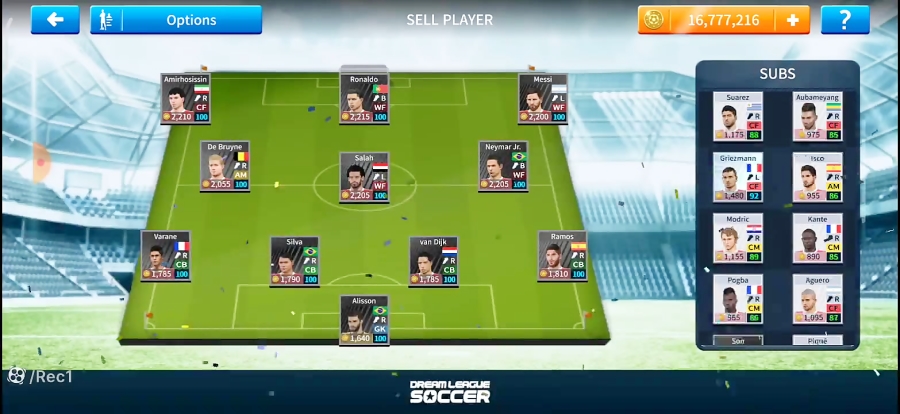Pick Griezmann in the subs panel
The image size is (900, 414).
737,178
